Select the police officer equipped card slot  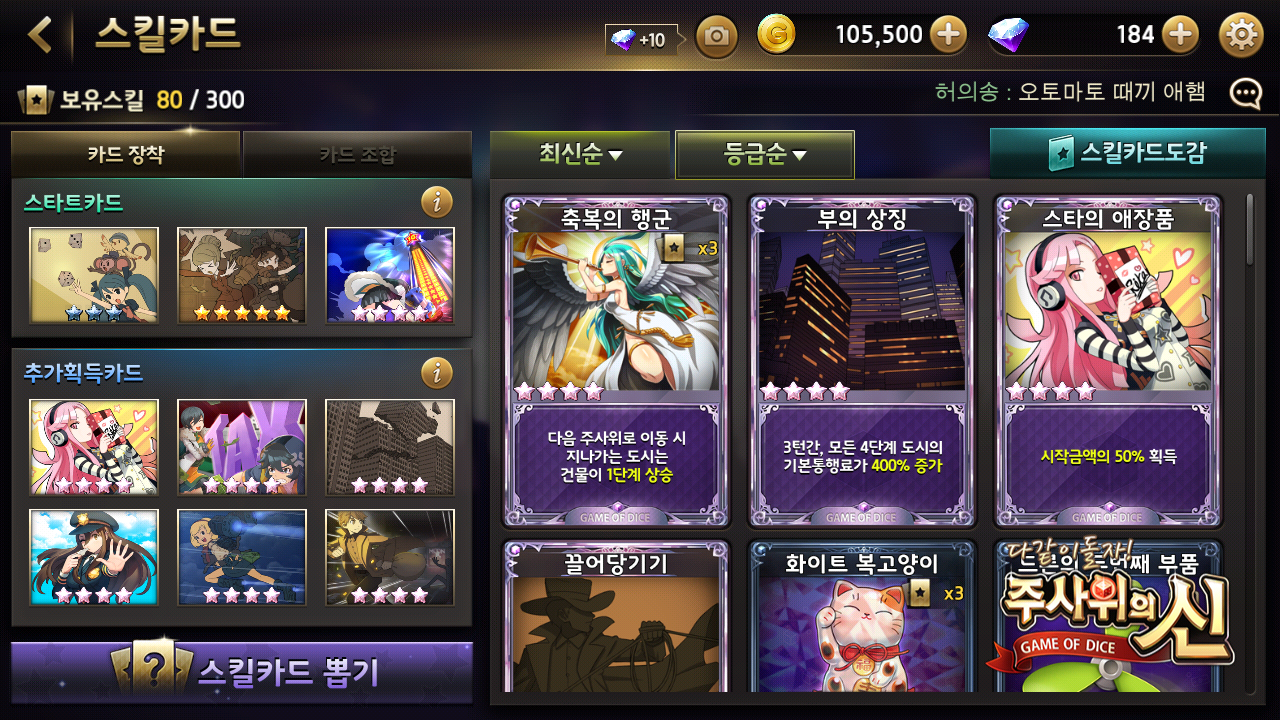[x=94, y=558]
